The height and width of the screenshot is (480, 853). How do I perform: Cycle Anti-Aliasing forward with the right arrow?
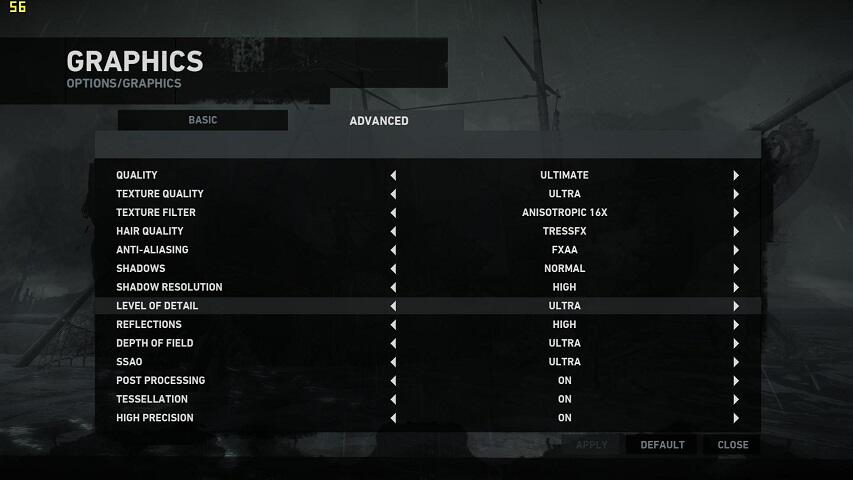[736, 250]
